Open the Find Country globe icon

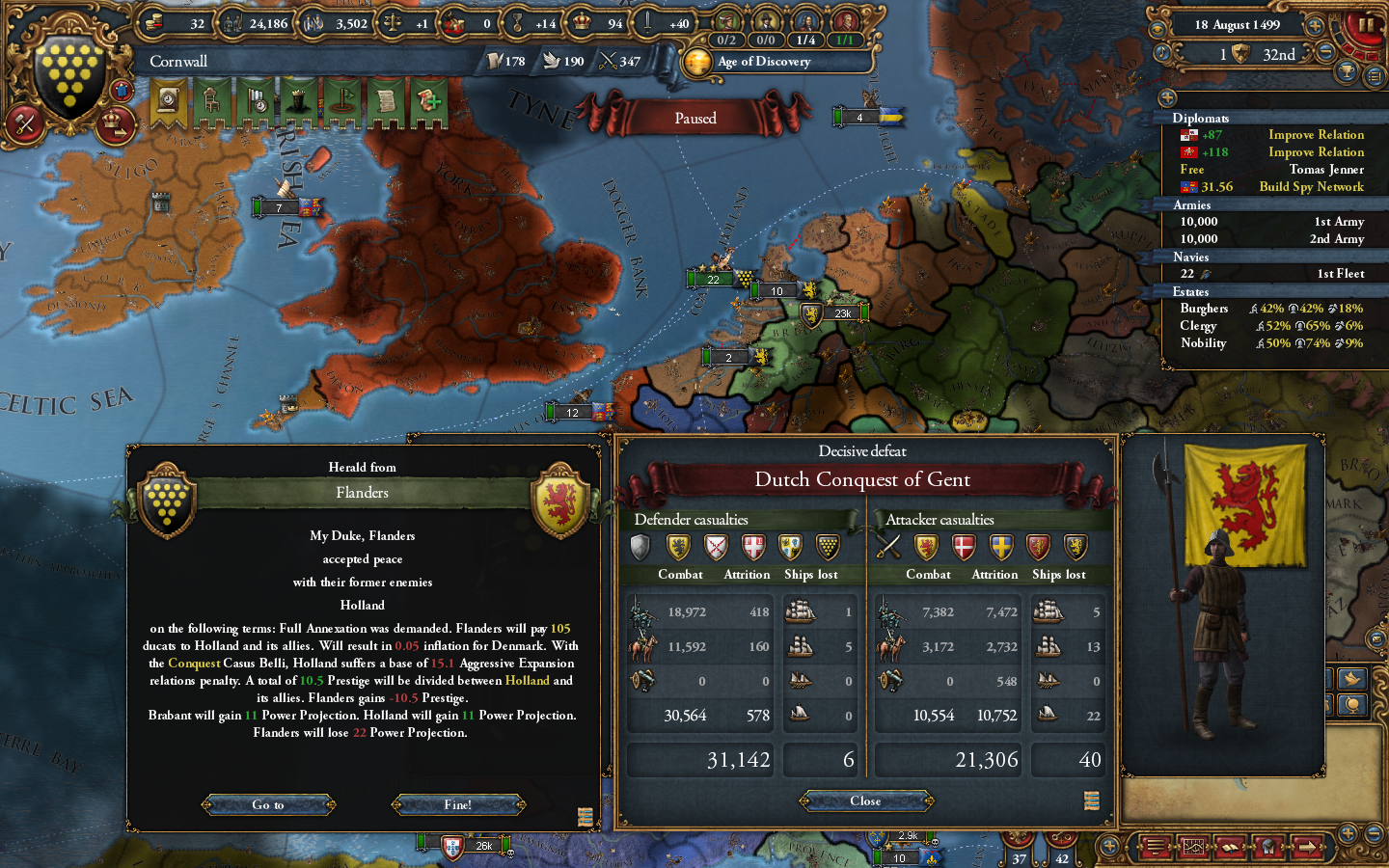(1268, 847)
